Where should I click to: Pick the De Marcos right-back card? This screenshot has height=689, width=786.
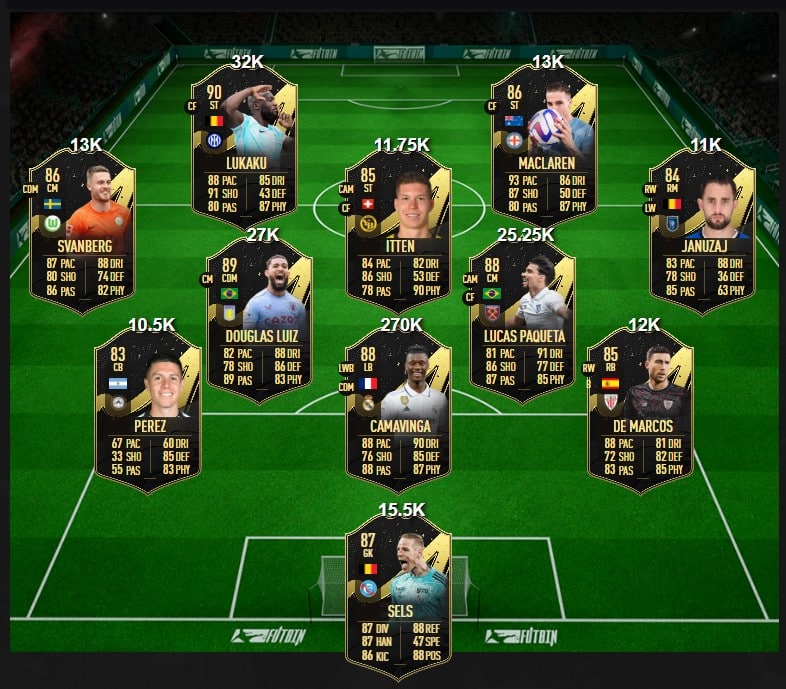640,410
